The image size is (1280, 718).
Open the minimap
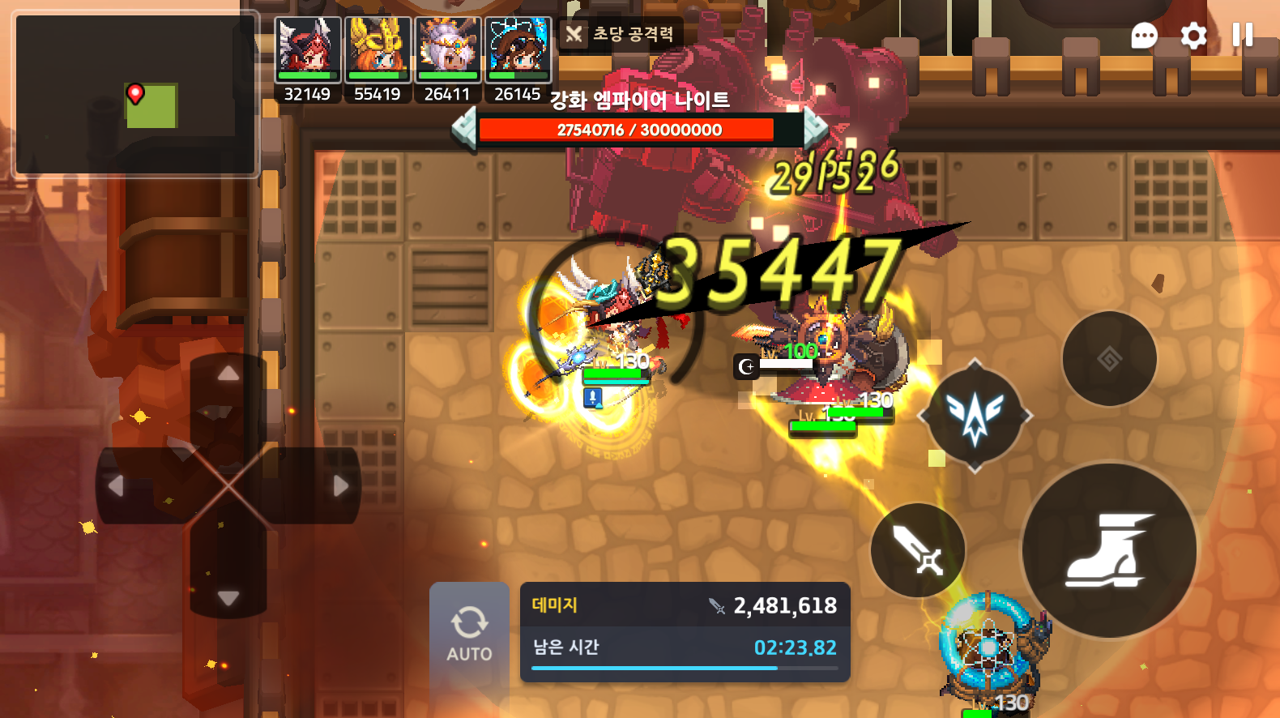[x=137, y=95]
